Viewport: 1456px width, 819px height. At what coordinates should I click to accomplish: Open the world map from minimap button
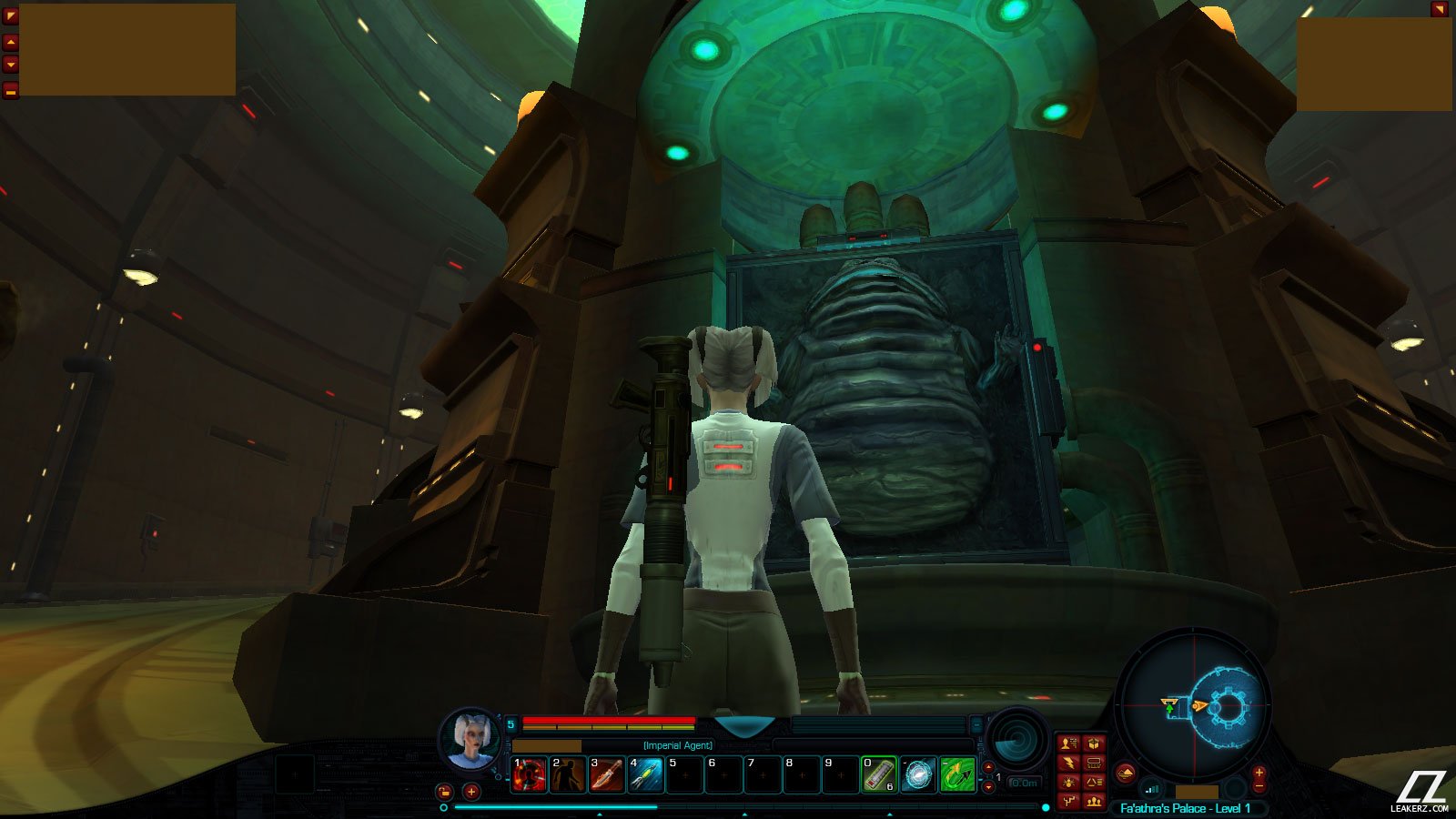(1126, 773)
